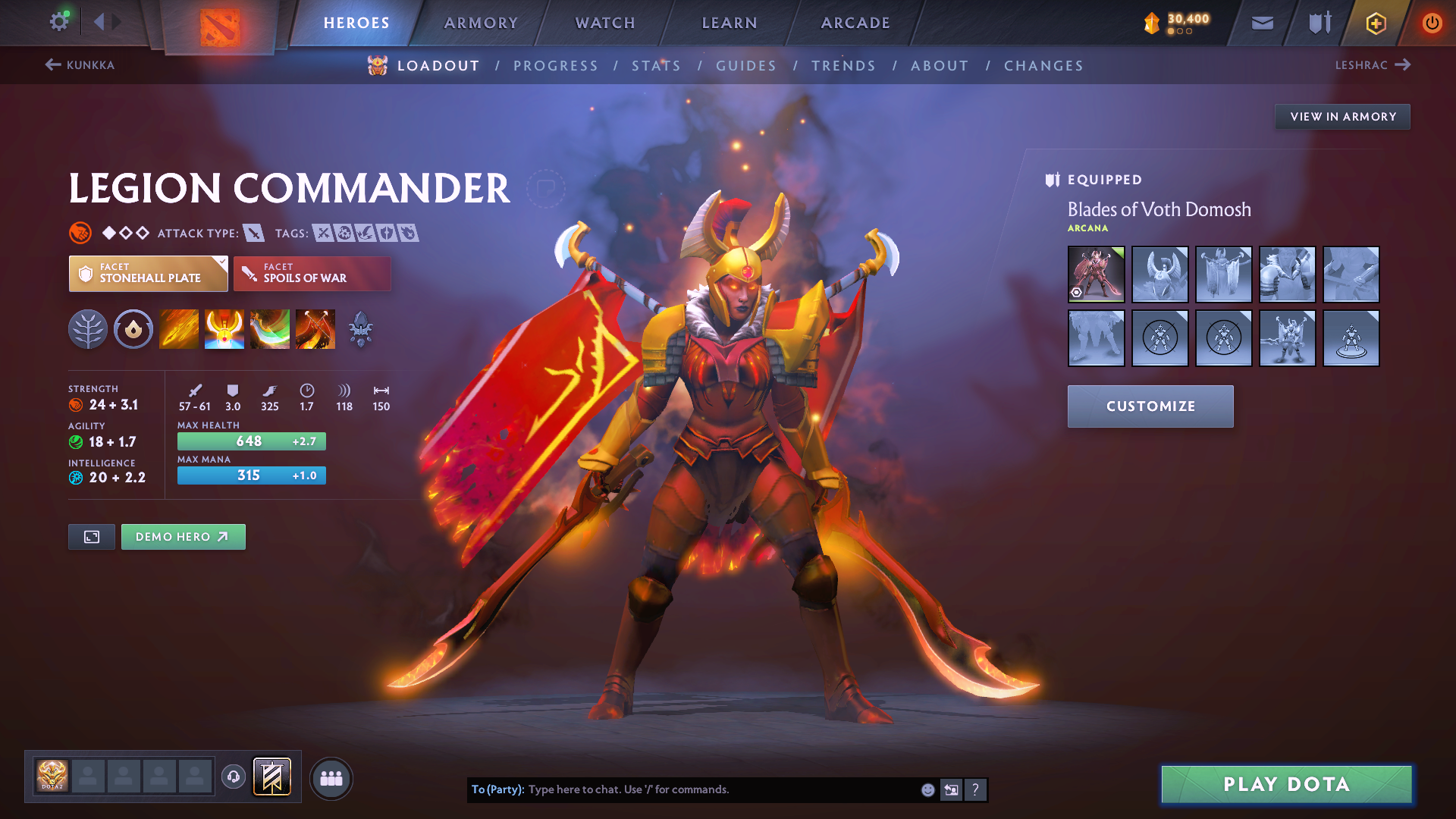Select the Stonehall Plate facet
This screenshot has width=1456, height=819.
[x=149, y=274]
